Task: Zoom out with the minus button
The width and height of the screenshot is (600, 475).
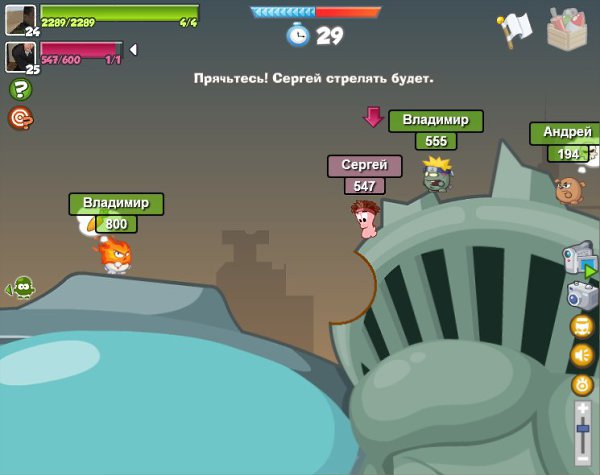Action: click(x=583, y=454)
